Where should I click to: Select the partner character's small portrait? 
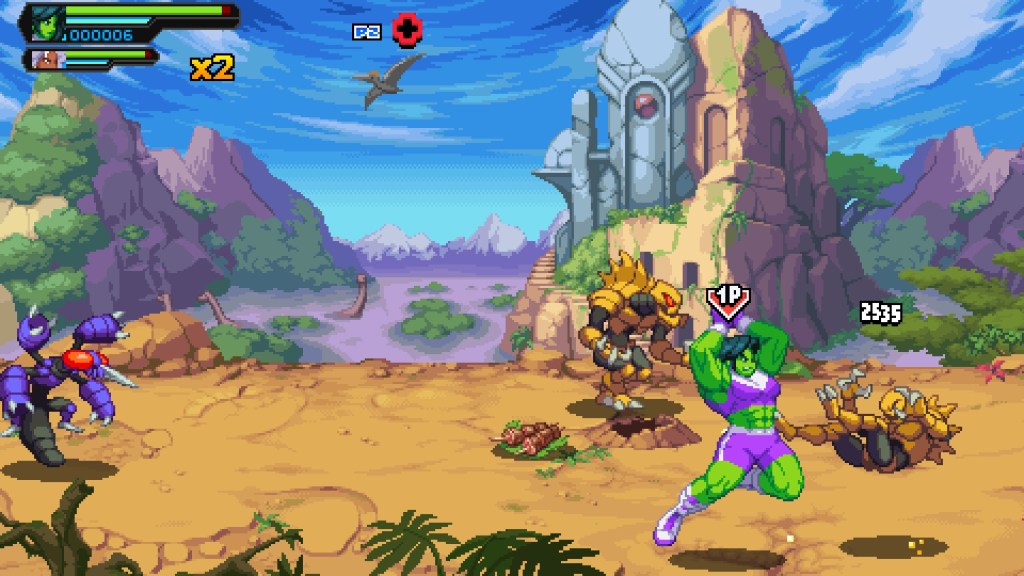pos(44,59)
